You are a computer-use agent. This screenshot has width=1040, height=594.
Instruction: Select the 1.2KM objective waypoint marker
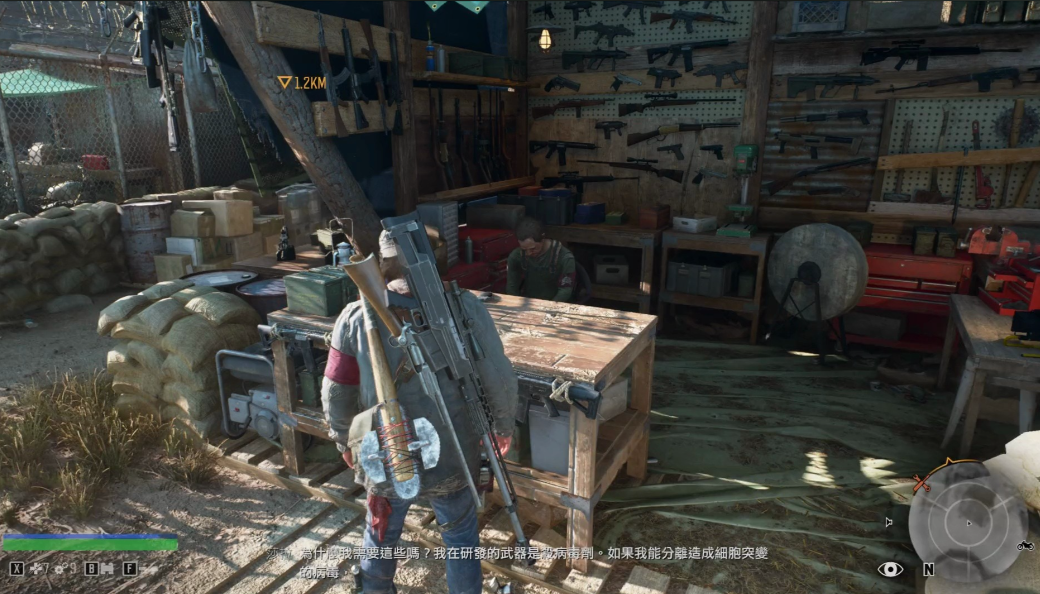tap(285, 82)
